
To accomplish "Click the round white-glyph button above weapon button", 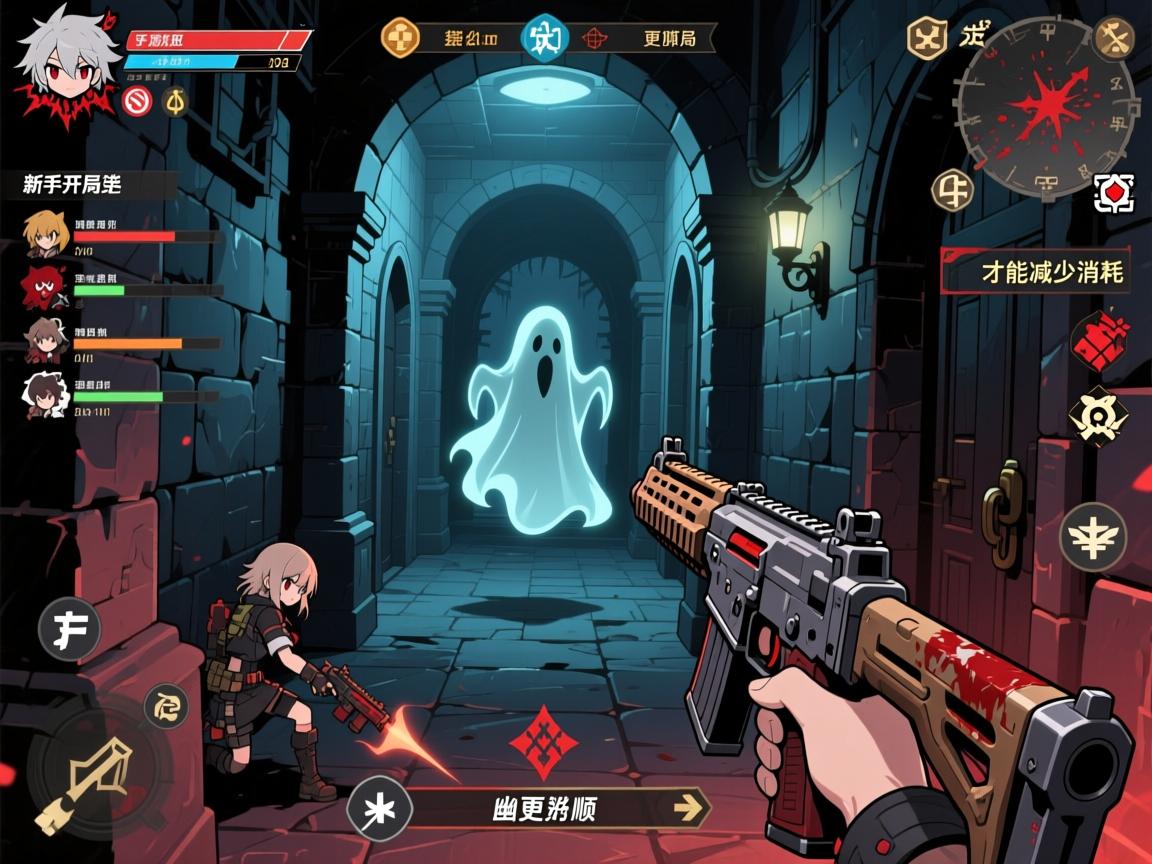I will point(166,708).
